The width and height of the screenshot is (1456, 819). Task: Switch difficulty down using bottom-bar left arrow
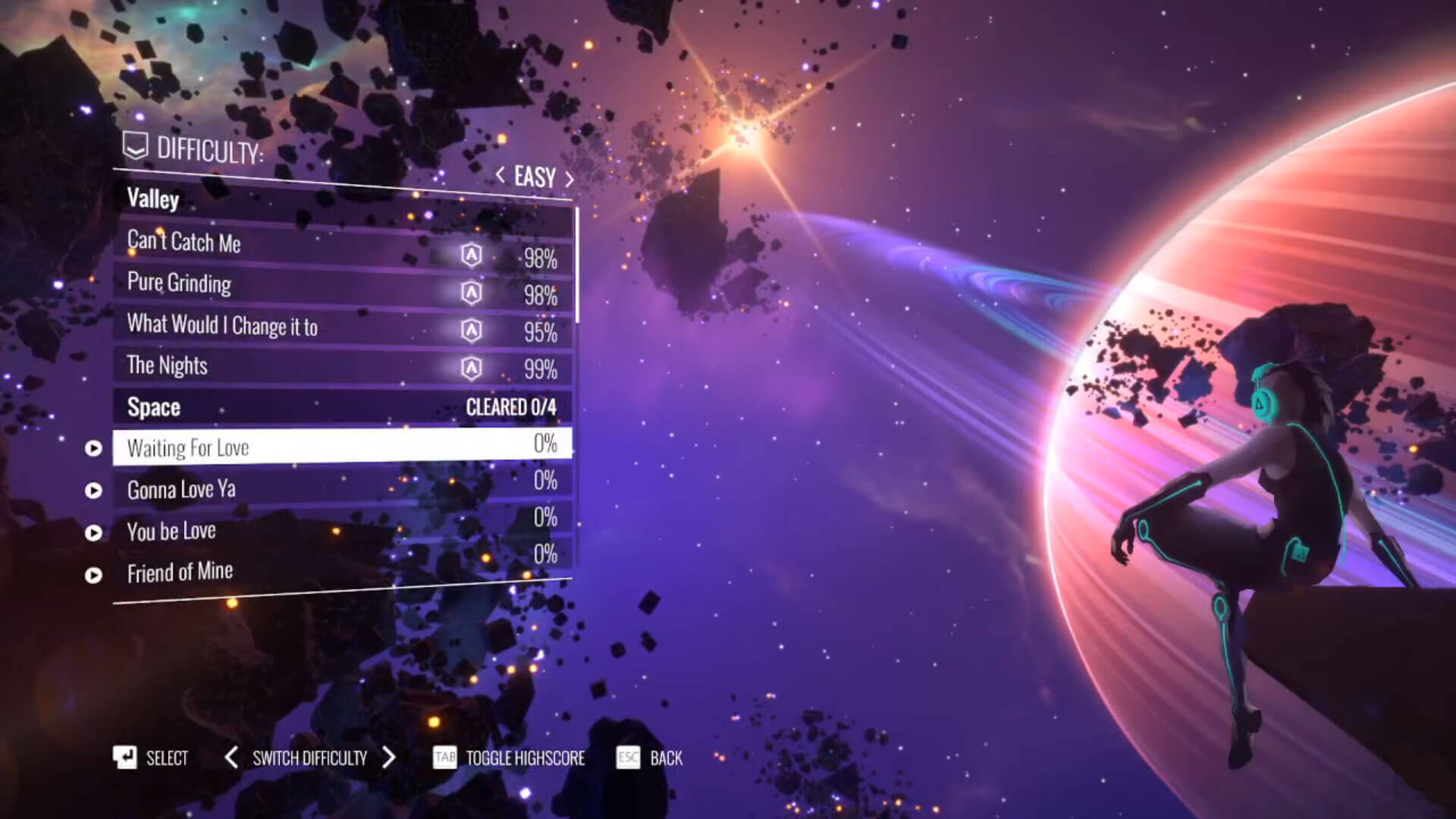click(x=231, y=757)
